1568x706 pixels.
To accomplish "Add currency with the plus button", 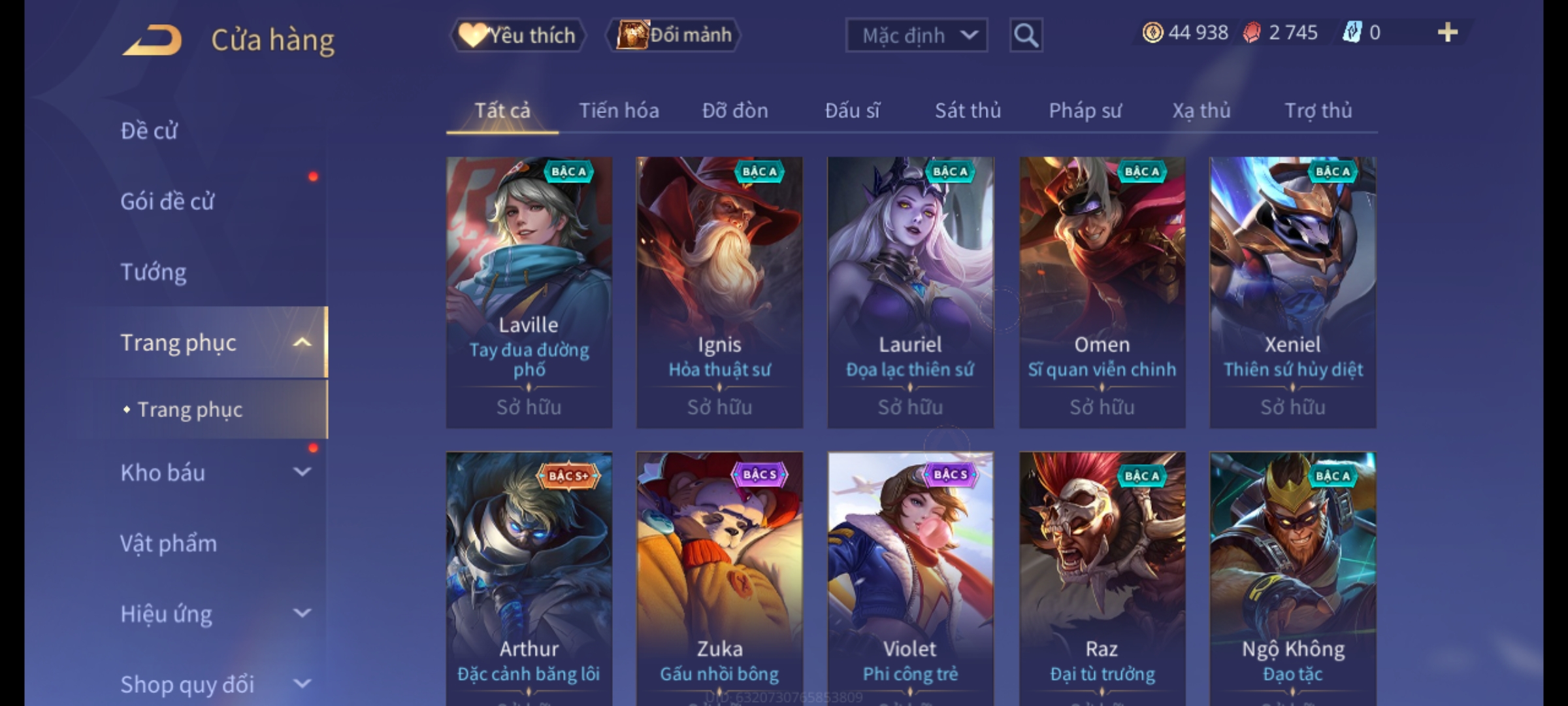I will [1447, 33].
